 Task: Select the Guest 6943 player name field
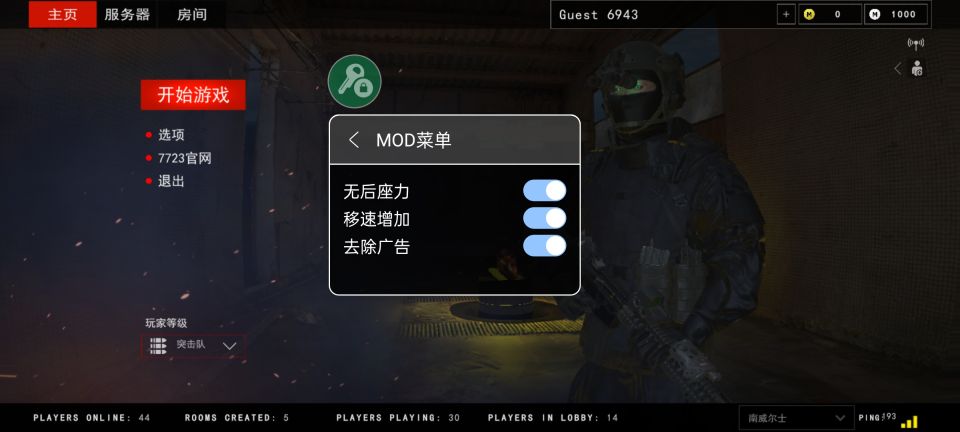tap(662, 14)
